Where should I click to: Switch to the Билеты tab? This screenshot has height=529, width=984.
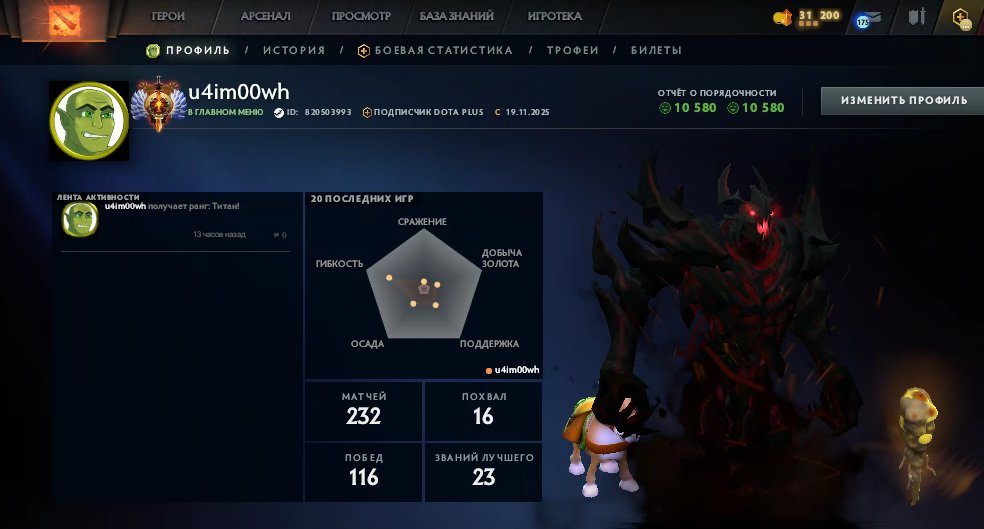click(x=656, y=50)
